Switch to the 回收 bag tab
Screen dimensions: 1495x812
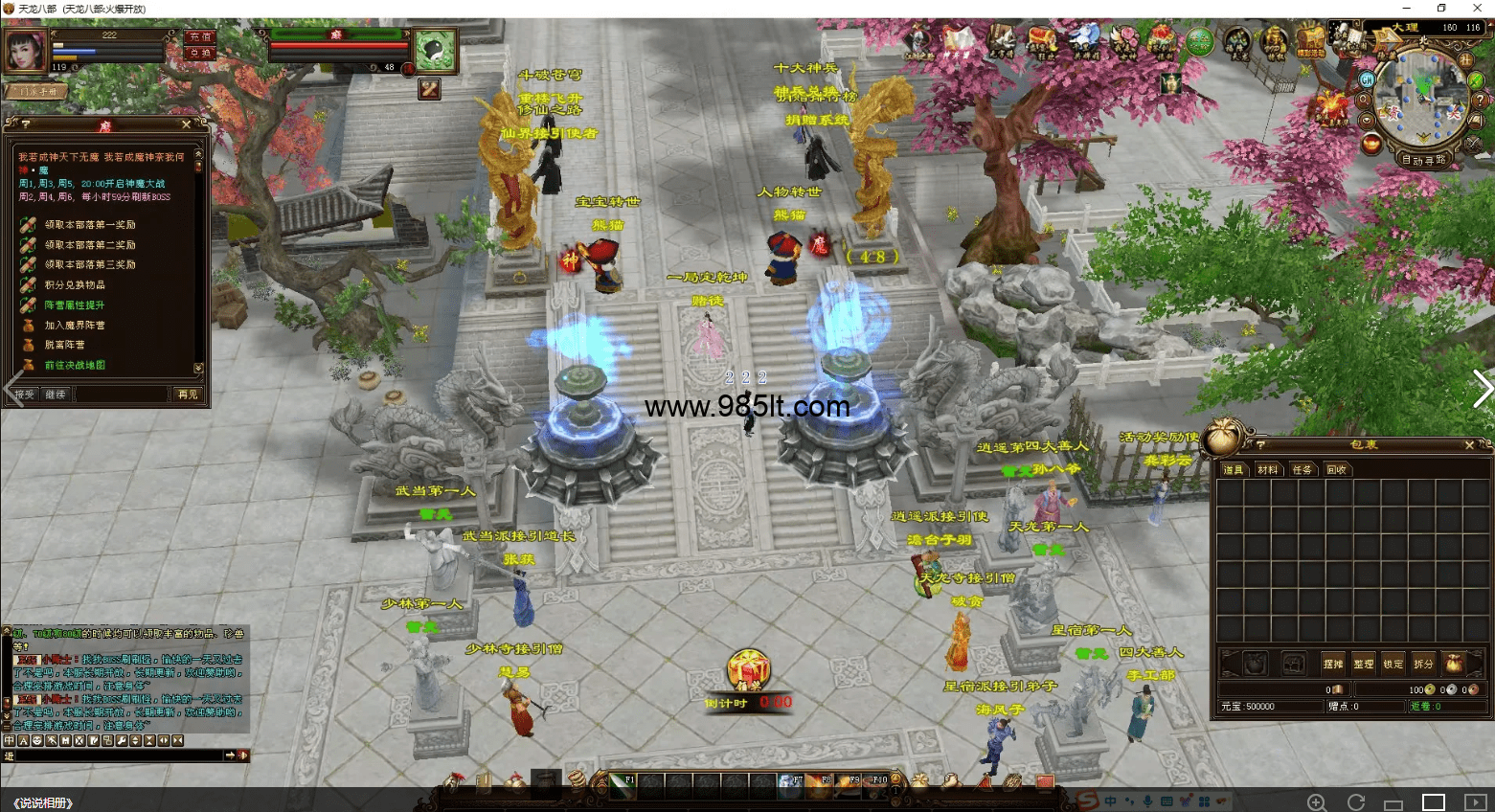1336,469
